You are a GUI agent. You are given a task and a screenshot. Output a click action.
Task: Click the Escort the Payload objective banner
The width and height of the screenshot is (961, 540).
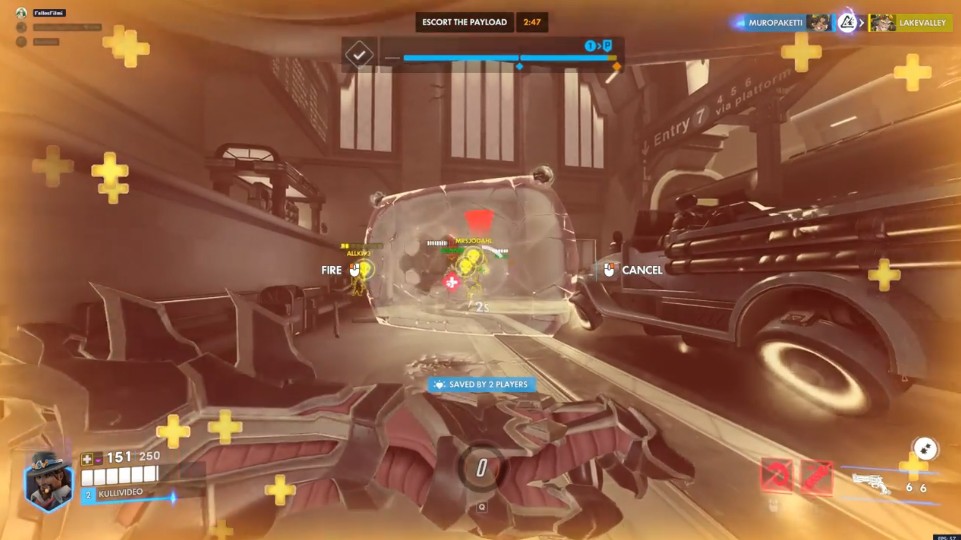click(x=466, y=22)
